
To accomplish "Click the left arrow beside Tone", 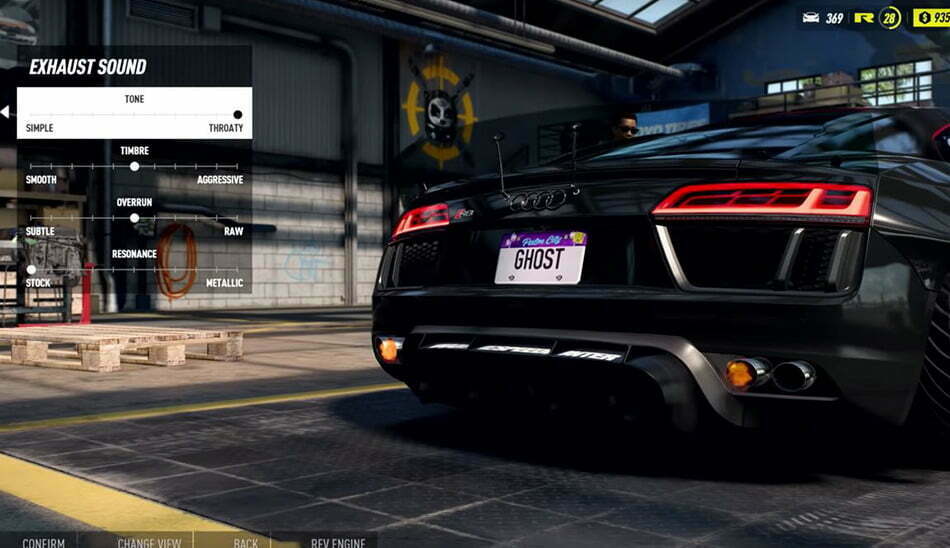I will pos(5,113).
